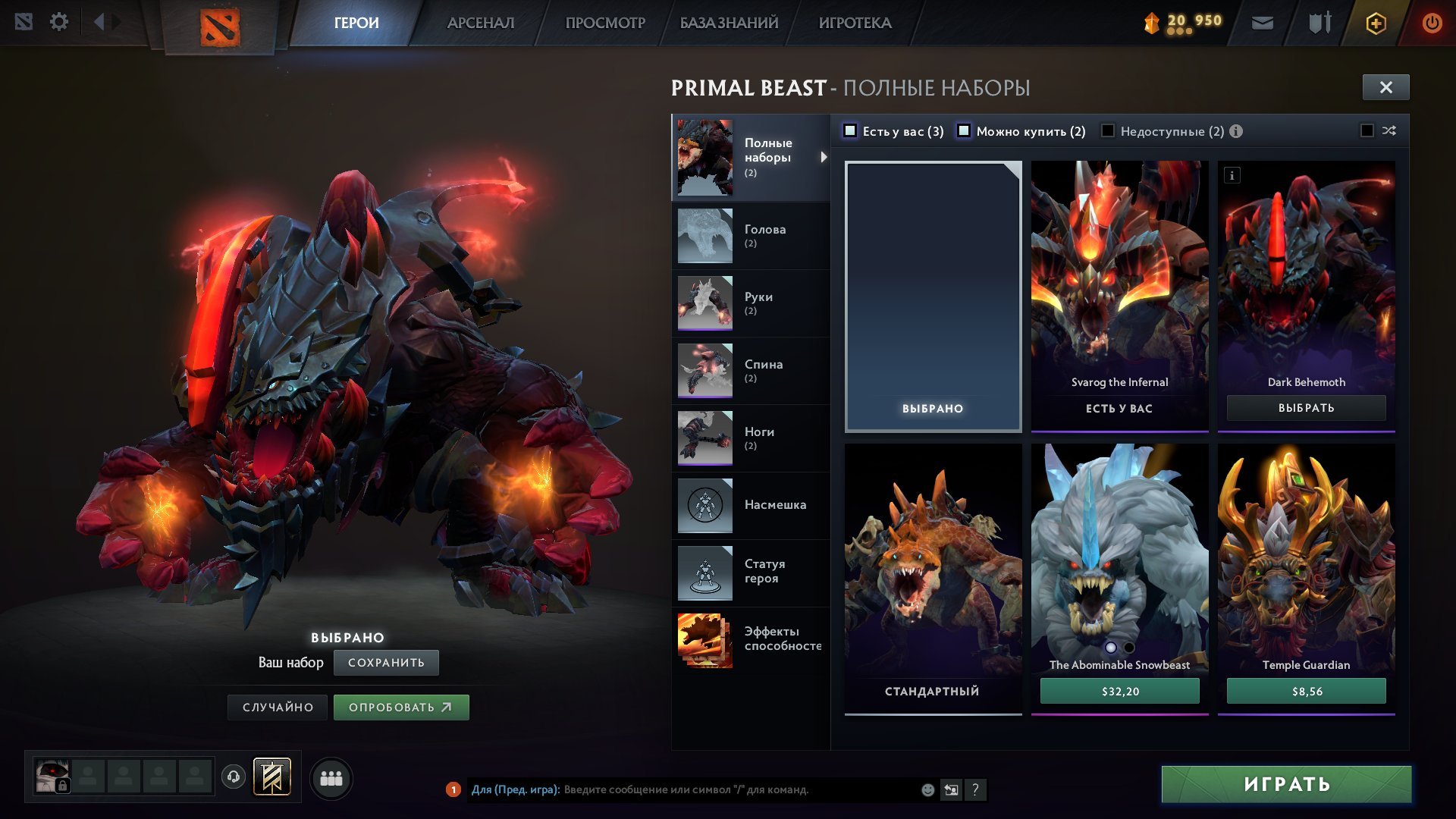Open the settings gear icon
This screenshot has width=1456, height=819.
point(58,22)
